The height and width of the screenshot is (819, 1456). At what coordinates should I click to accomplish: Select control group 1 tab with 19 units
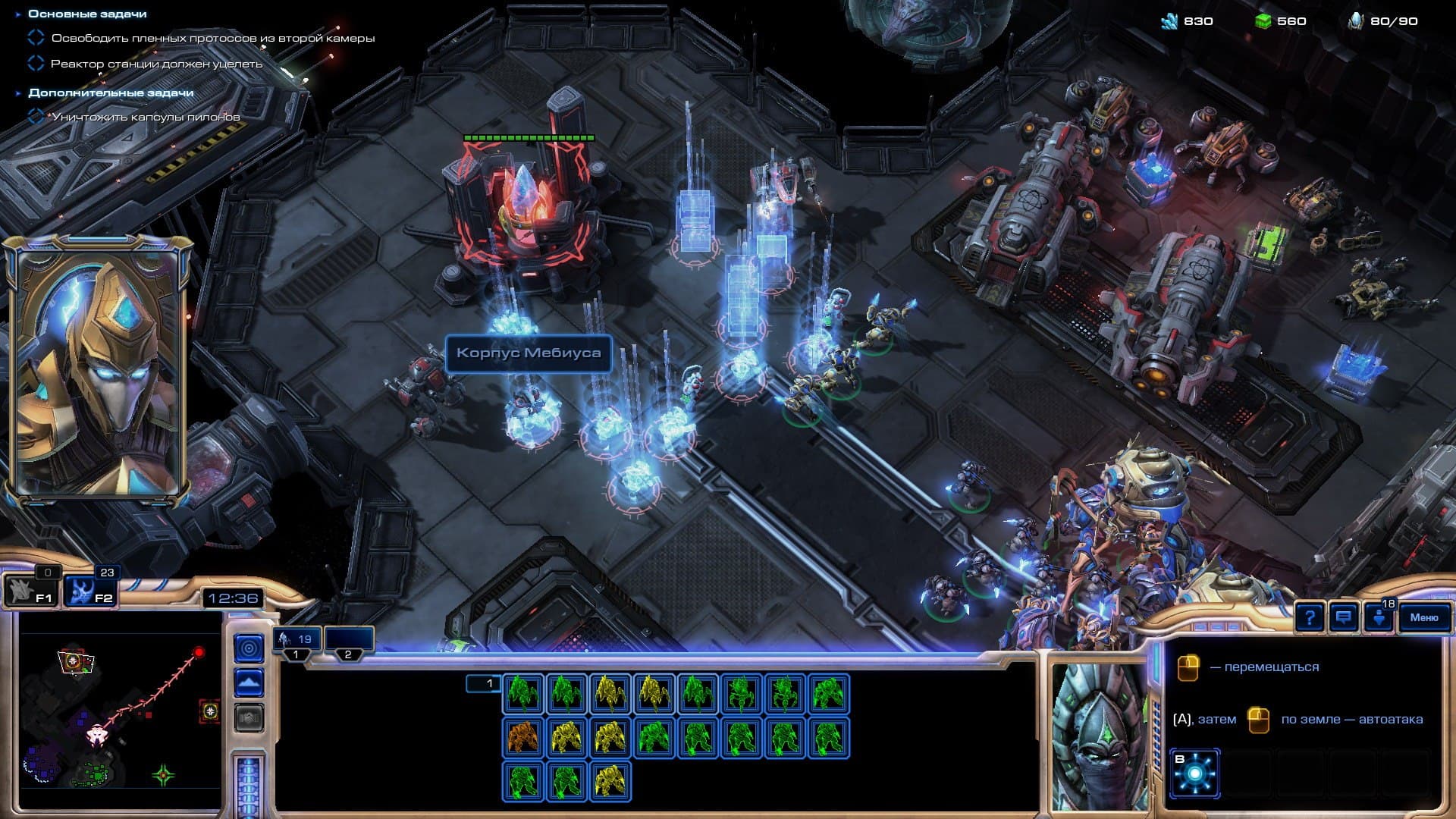pos(297,640)
